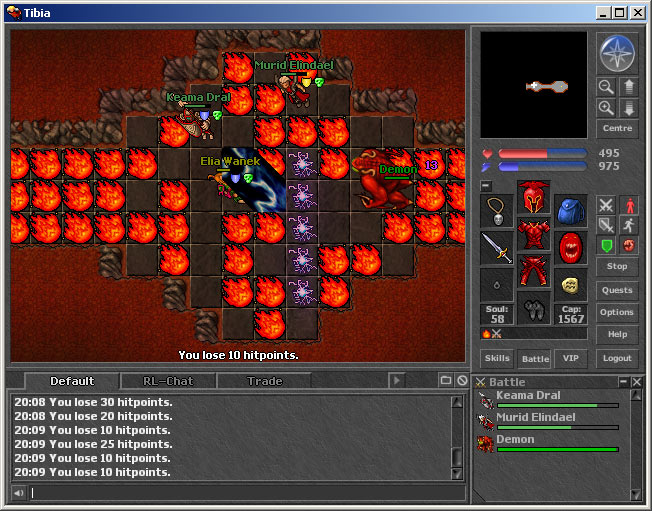Open the Options menu
The width and height of the screenshot is (652, 511).
[617, 312]
